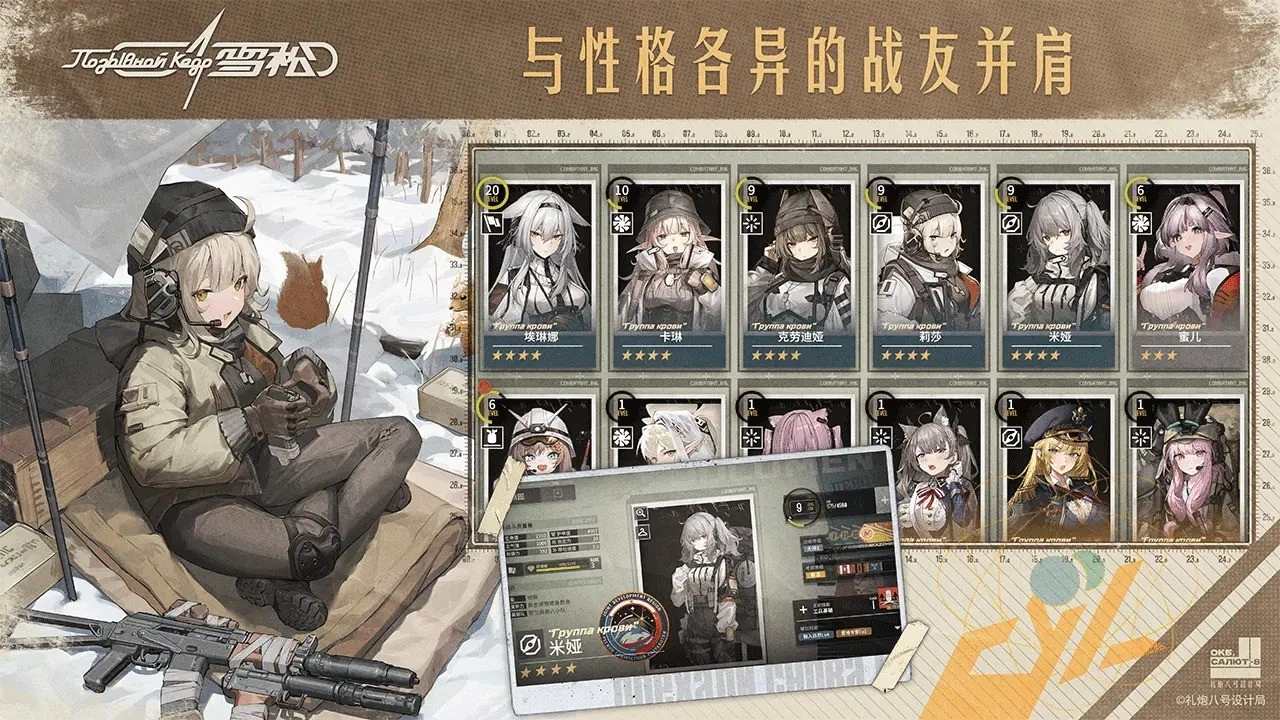Image resolution: width=1280 pixels, height=720 pixels.
Task: Click the pose preview icon below the magnifier
Action: click(x=642, y=530)
